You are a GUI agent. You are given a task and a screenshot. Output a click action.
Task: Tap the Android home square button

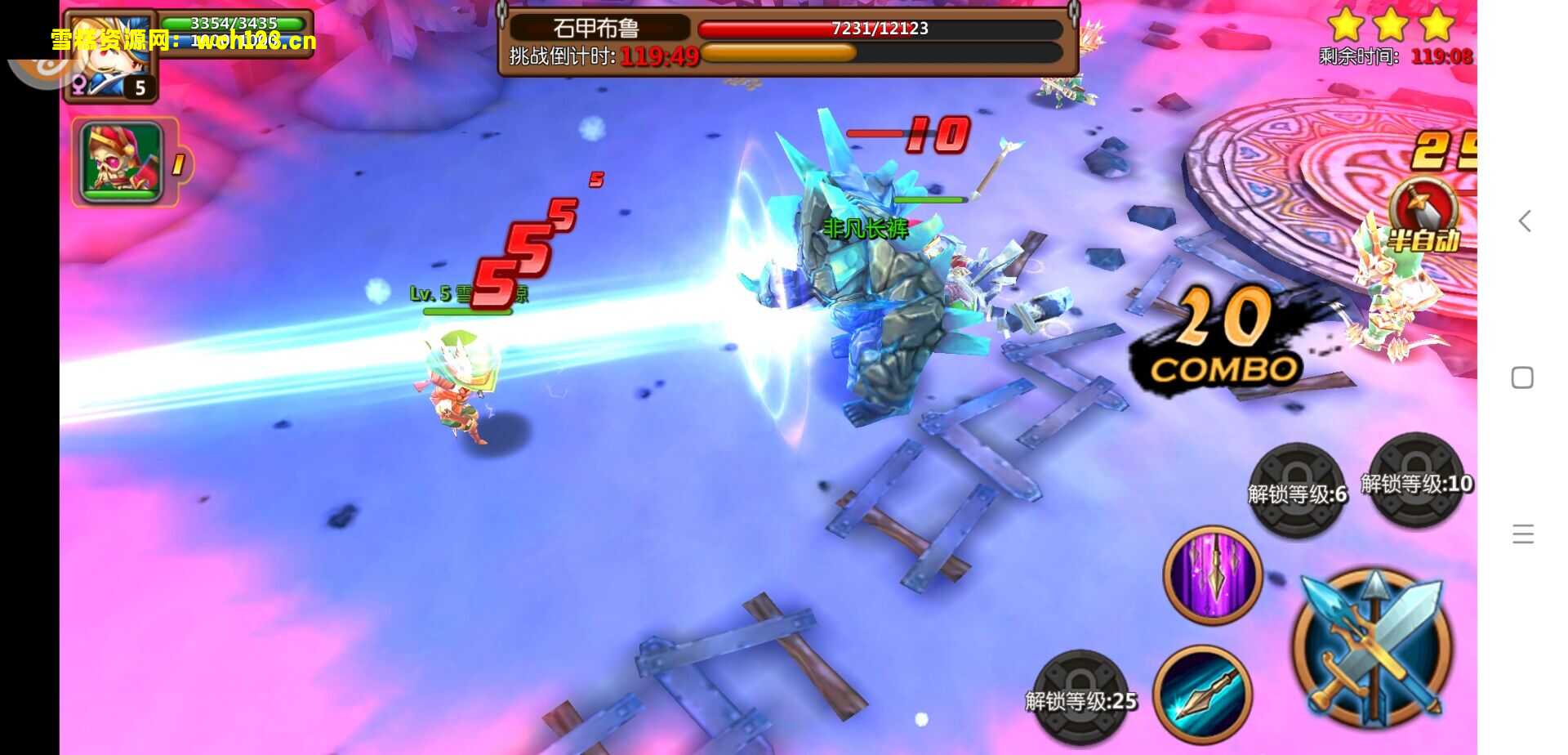[1522, 377]
